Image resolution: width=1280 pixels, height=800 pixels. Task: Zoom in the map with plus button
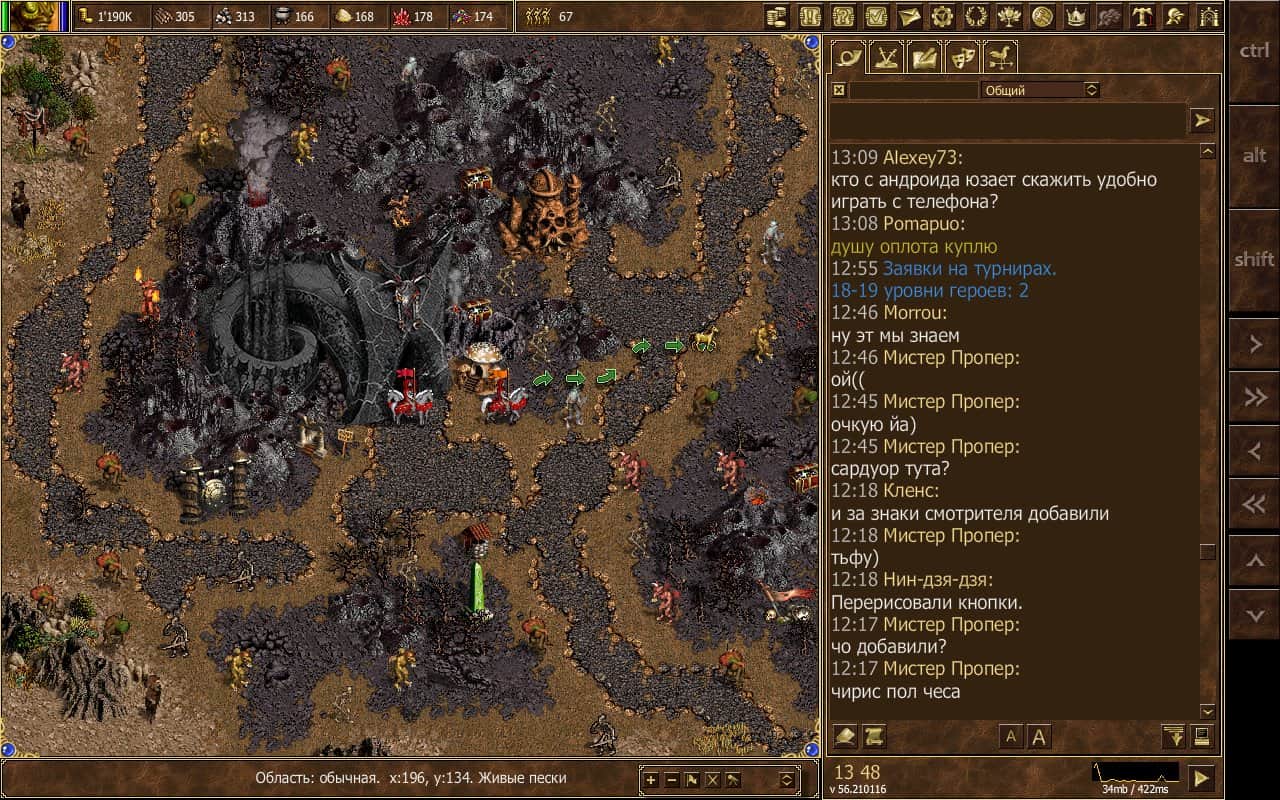click(x=651, y=780)
